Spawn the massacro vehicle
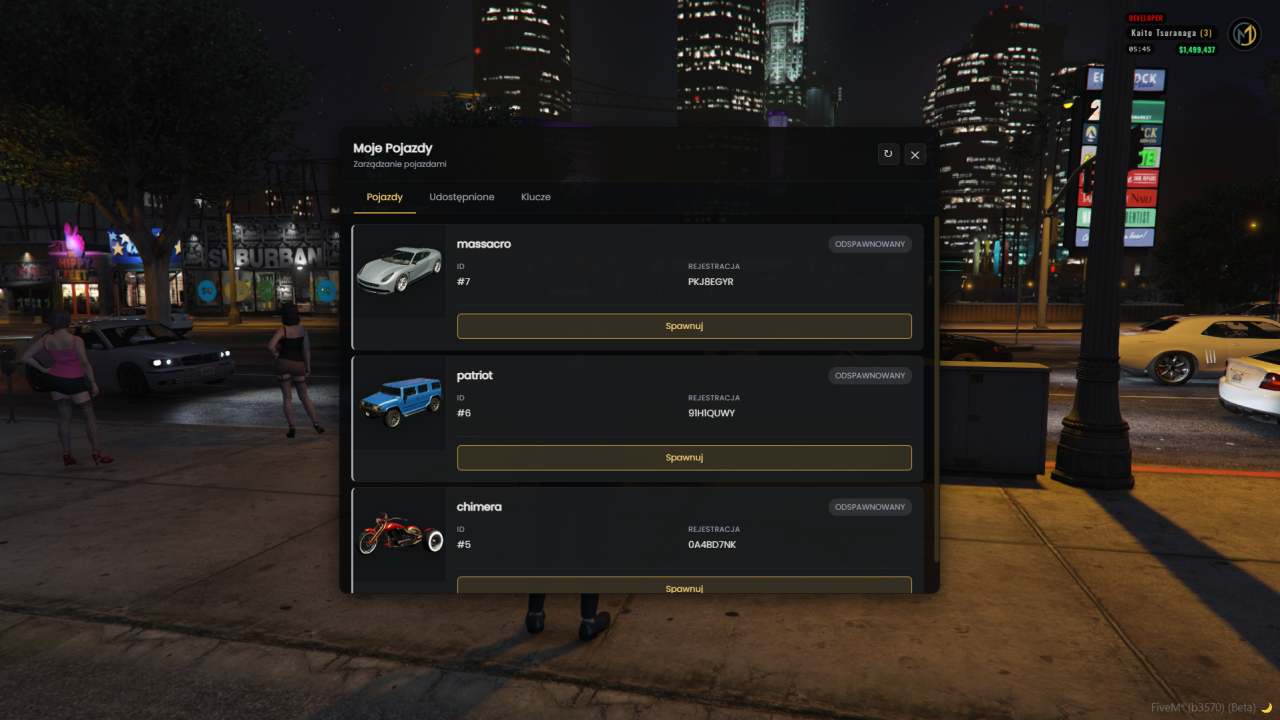 (684, 326)
